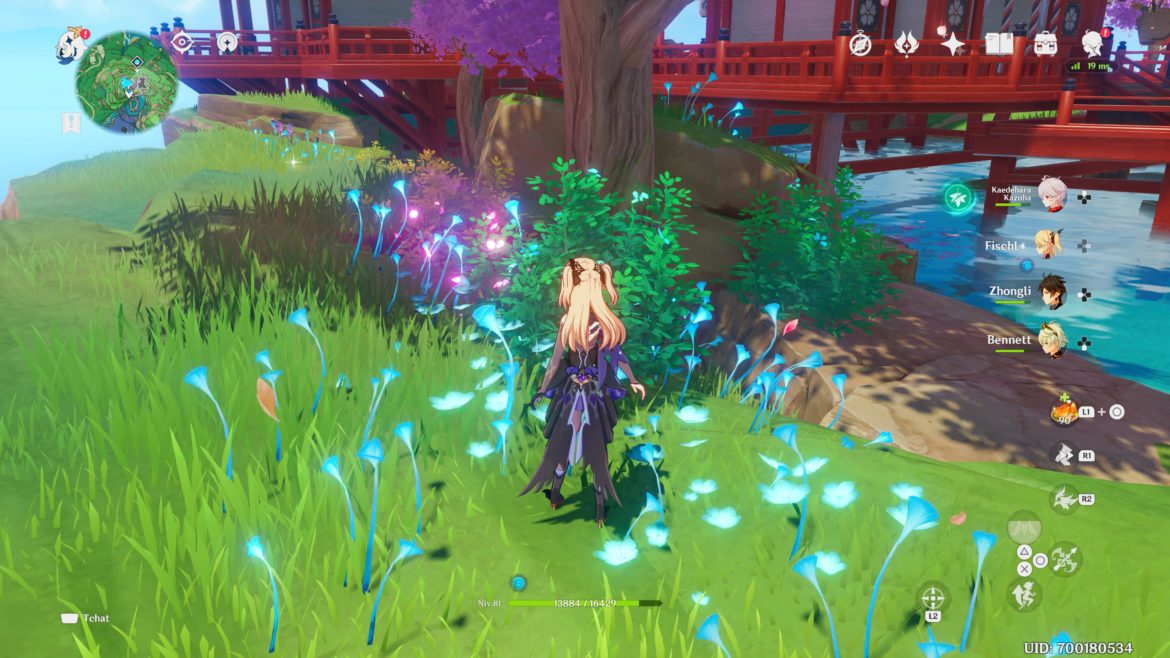Open the winged battle pass icon
1170x658 pixels.
coord(906,44)
